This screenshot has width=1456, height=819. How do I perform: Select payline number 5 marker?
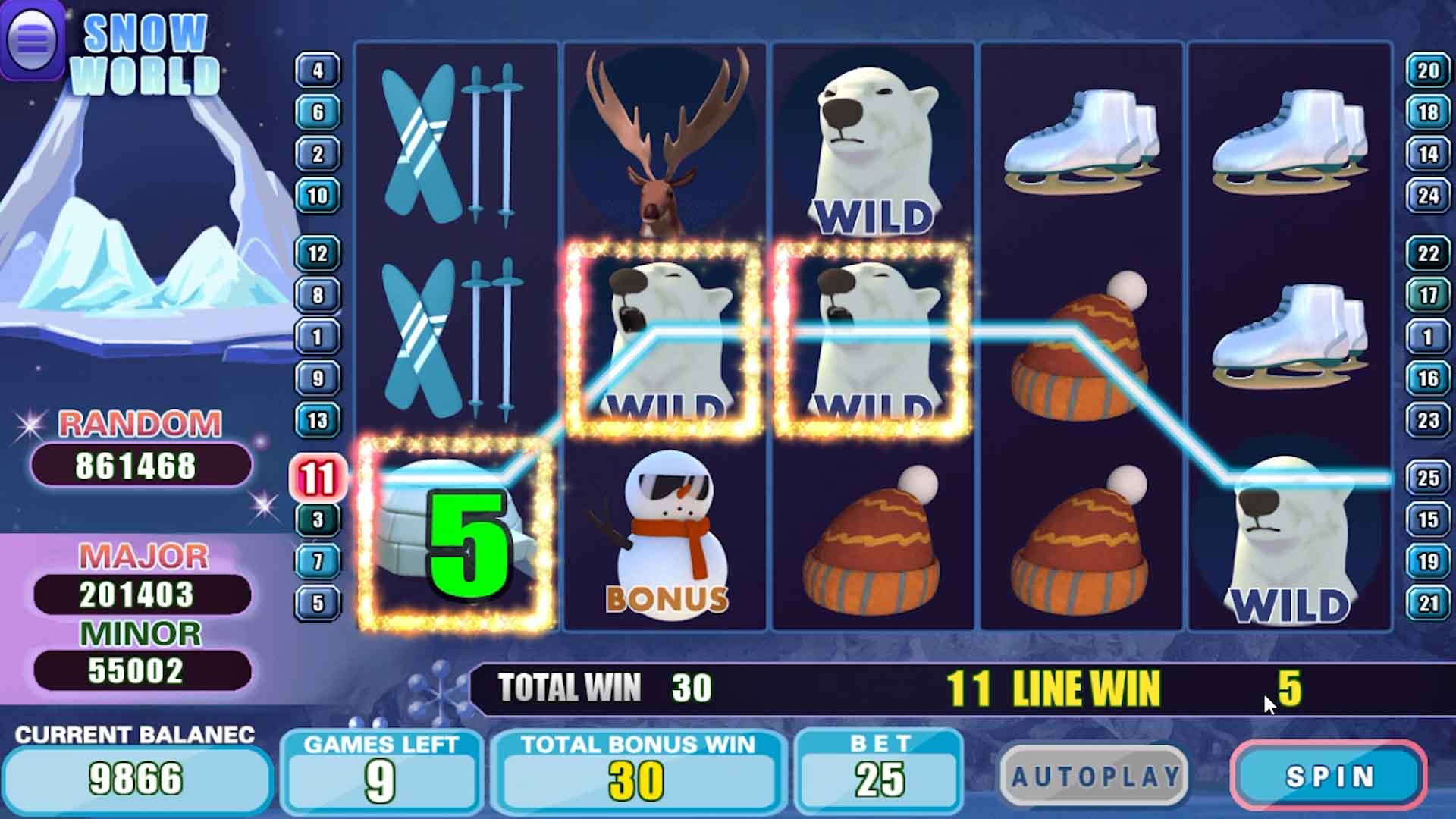tap(318, 604)
